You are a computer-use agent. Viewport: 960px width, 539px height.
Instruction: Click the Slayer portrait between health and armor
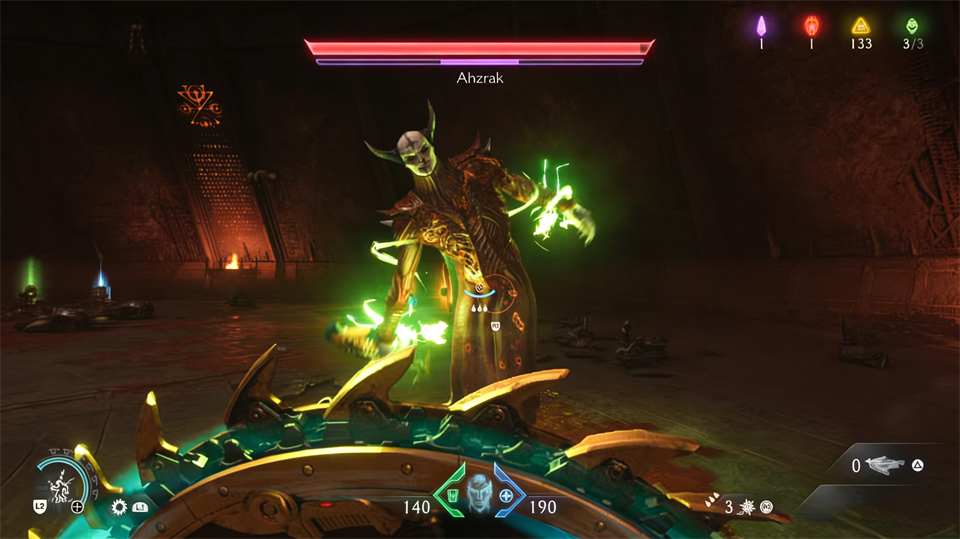click(480, 497)
